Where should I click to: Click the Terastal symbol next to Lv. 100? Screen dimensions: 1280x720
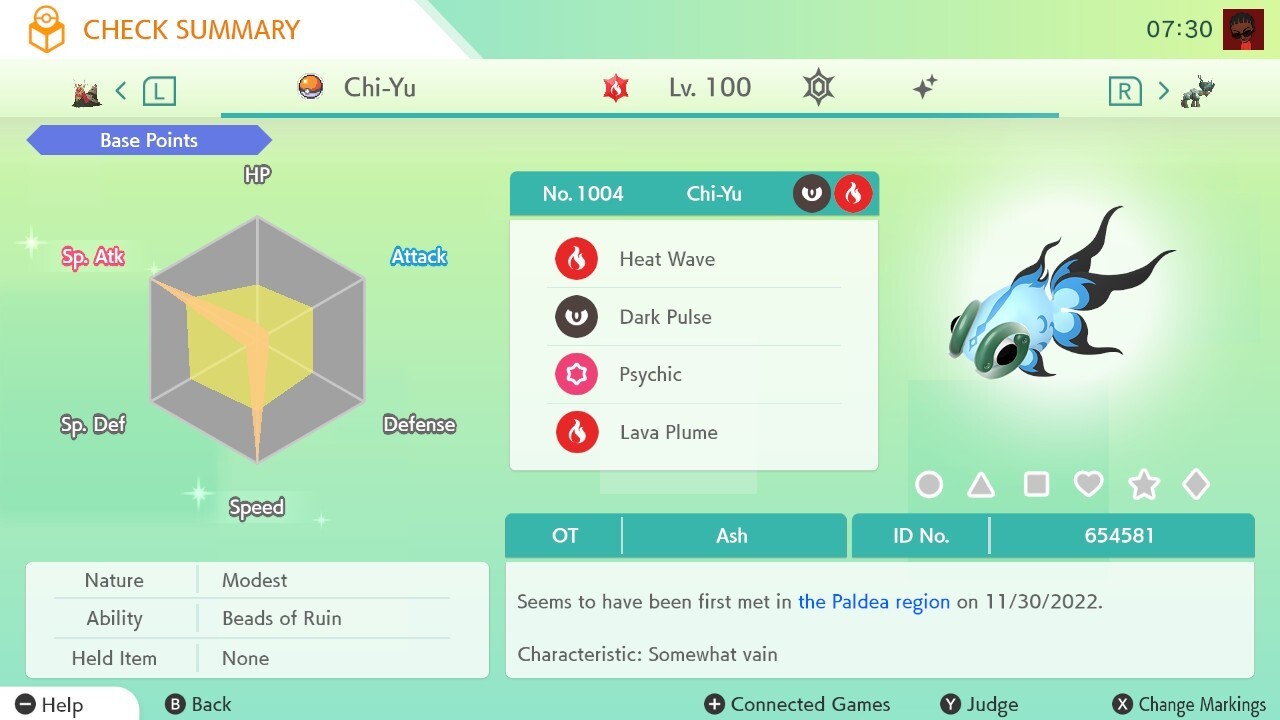tap(817, 87)
